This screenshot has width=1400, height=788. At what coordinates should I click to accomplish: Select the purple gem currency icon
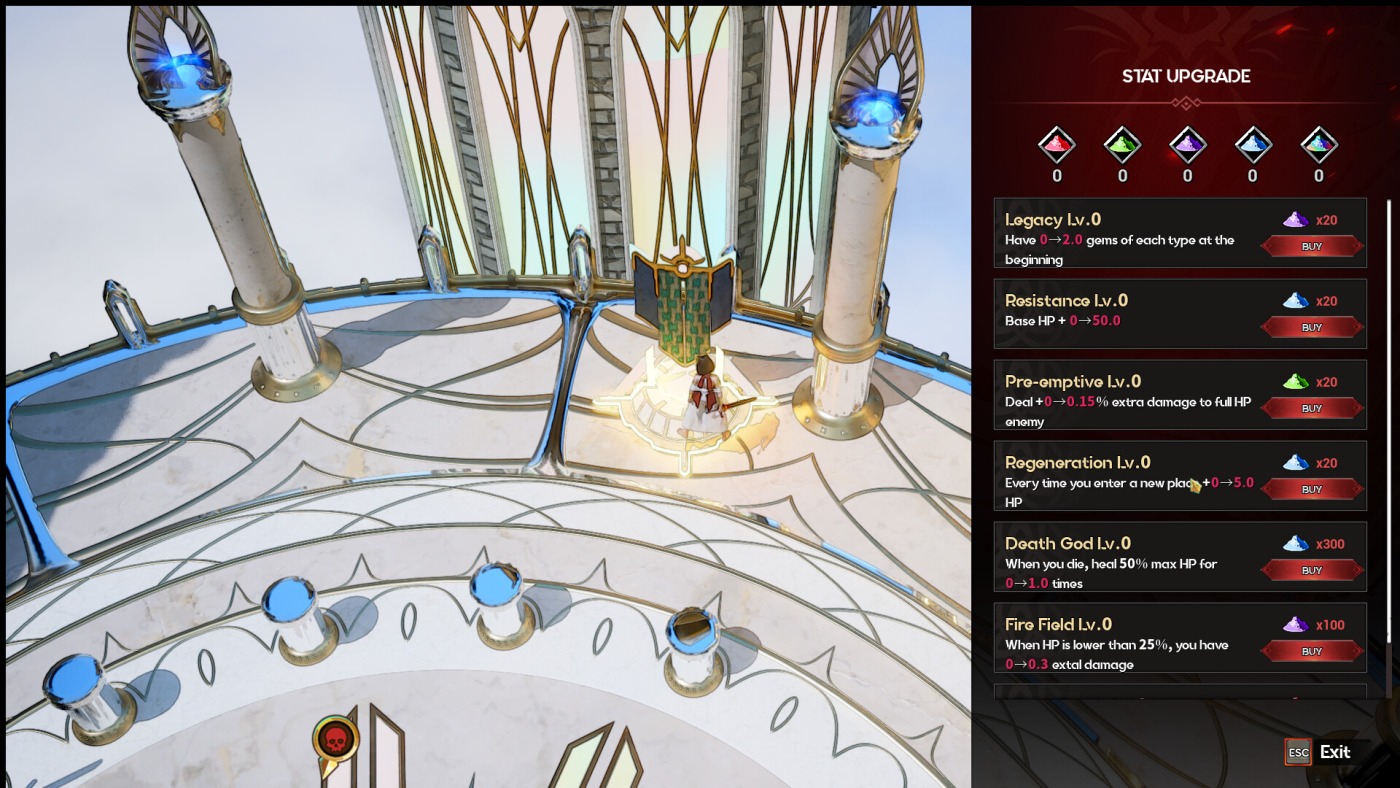[x=1187, y=146]
